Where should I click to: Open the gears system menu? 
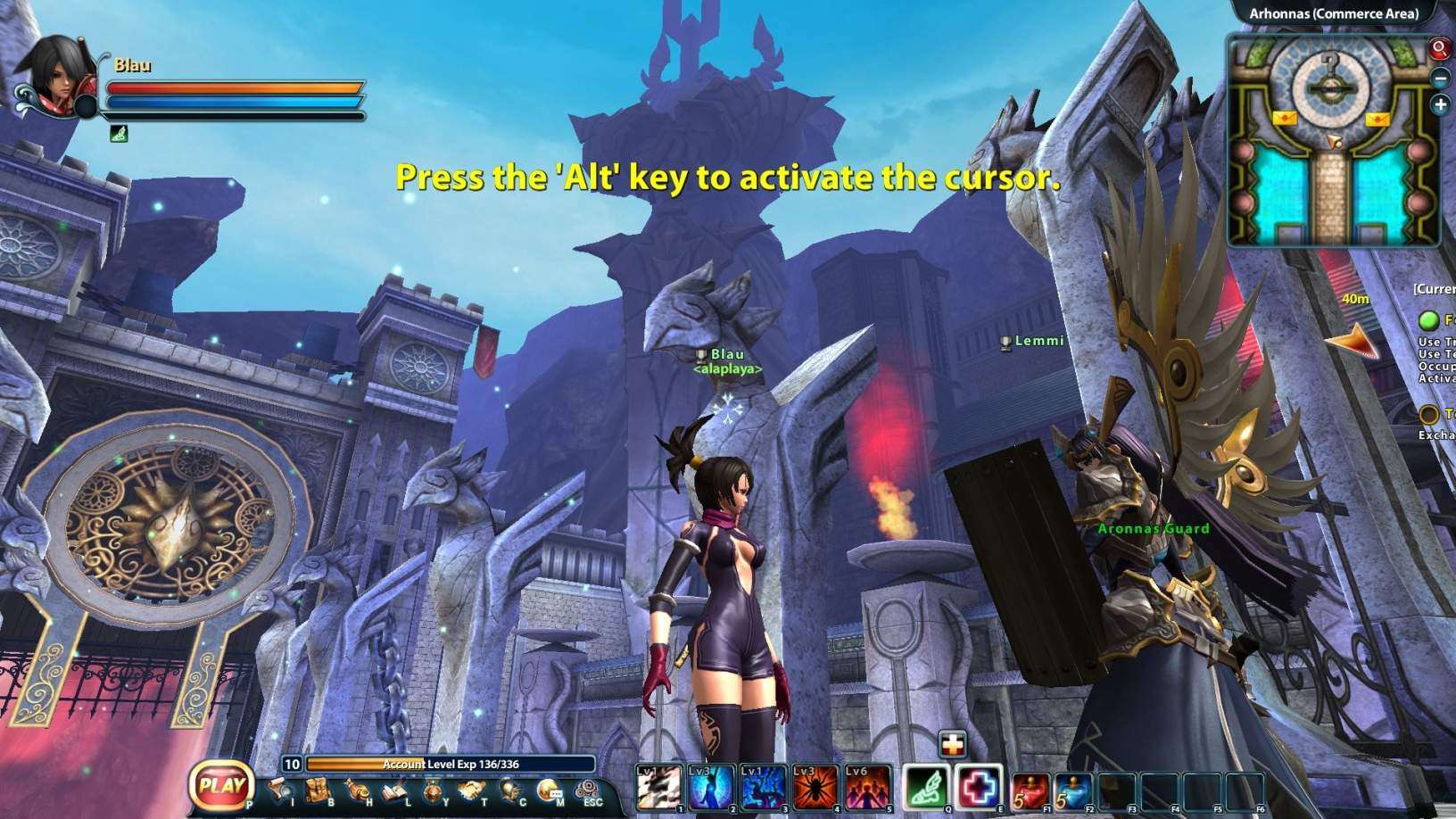pyautogui.click(x=589, y=790)
